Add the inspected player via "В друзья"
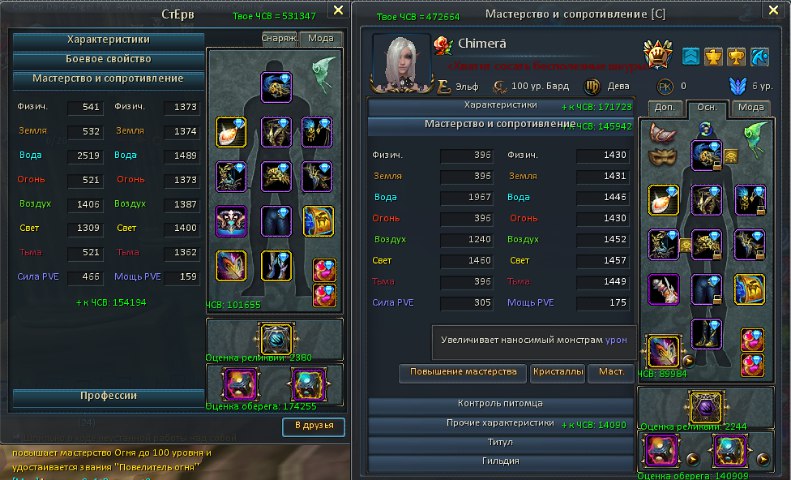The height and width of the screenshot is (480, 791). (313, 427)
